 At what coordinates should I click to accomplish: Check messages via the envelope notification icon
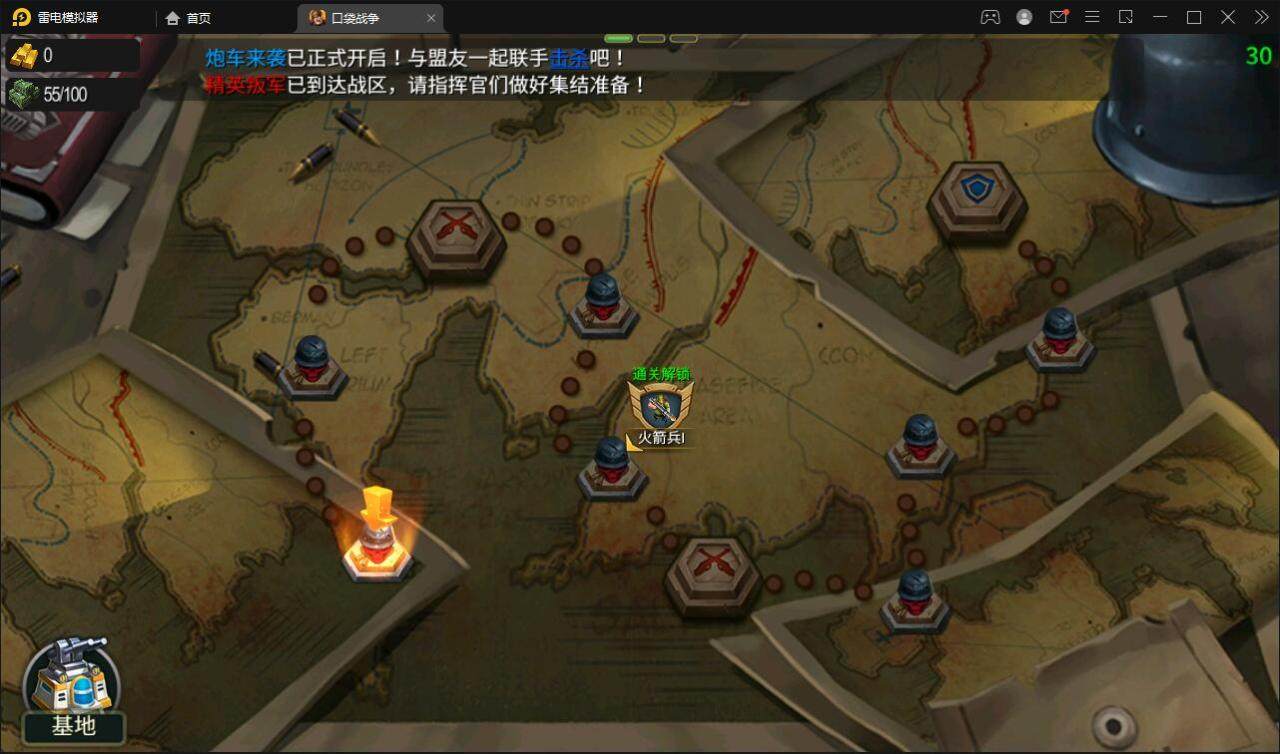[x=1058, y=17]
